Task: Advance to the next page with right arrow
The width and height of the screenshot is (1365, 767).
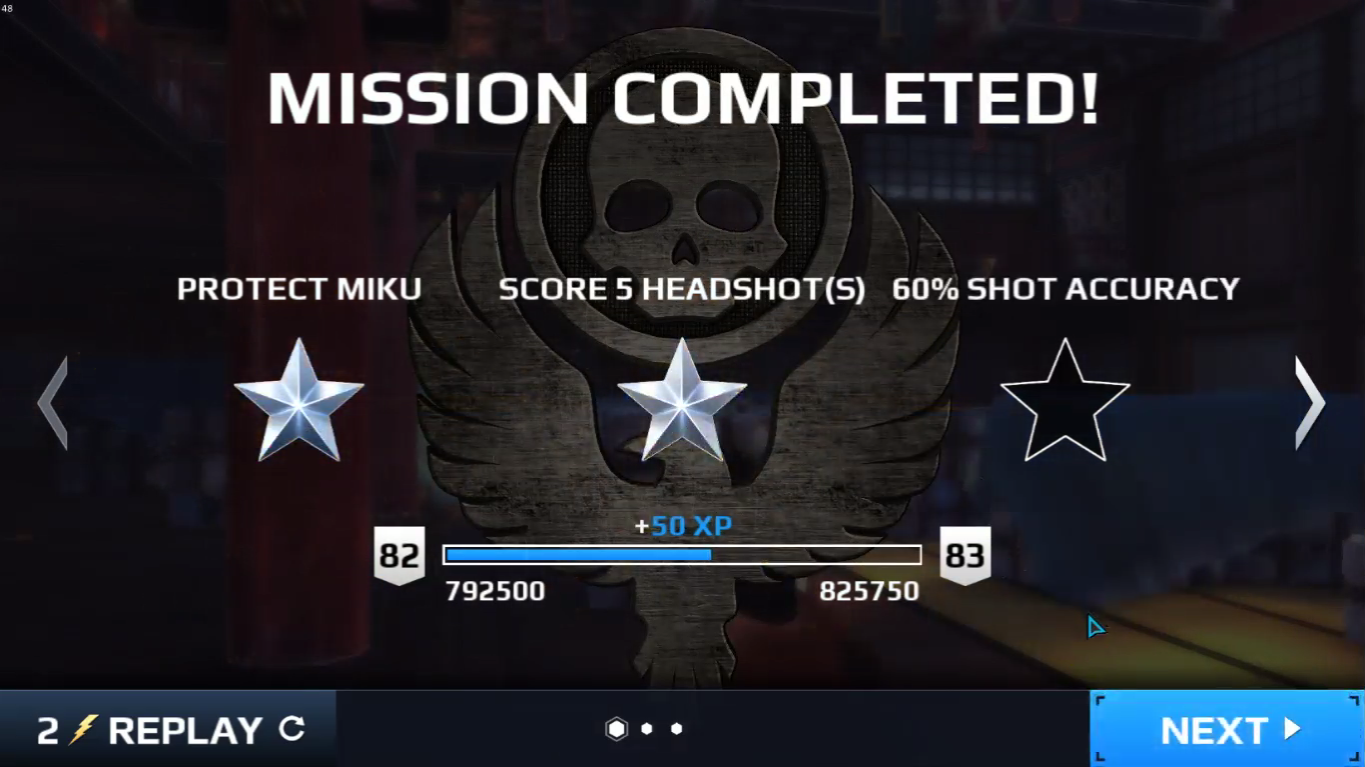Action: click(x=1309, y=402)
